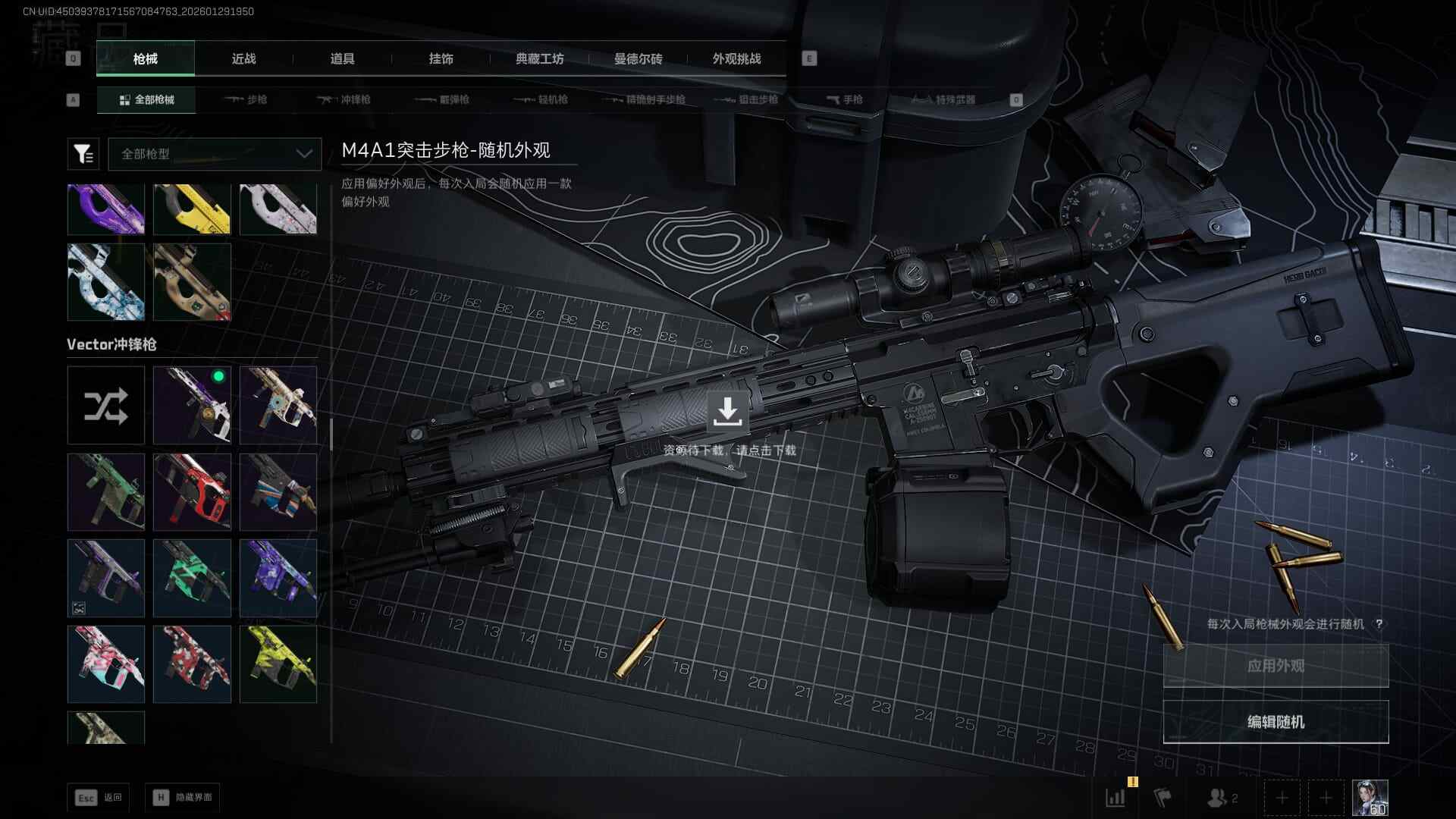
Task: Select the 挂饰 charms tab
Action: pyautogui.click(x=441, y=59)
